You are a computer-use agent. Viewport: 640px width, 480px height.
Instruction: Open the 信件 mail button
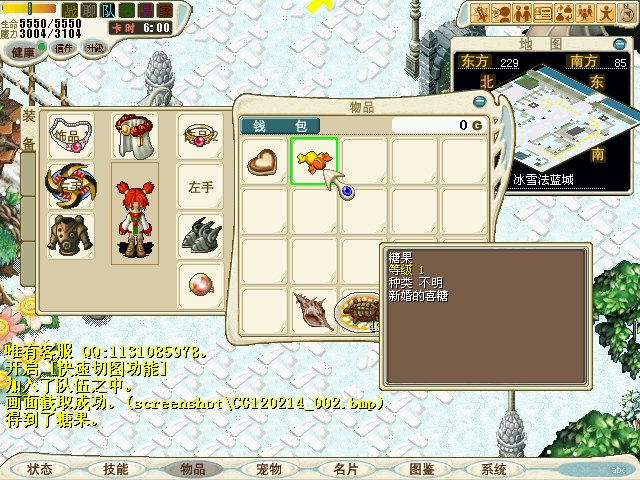[x=64, y=48]
